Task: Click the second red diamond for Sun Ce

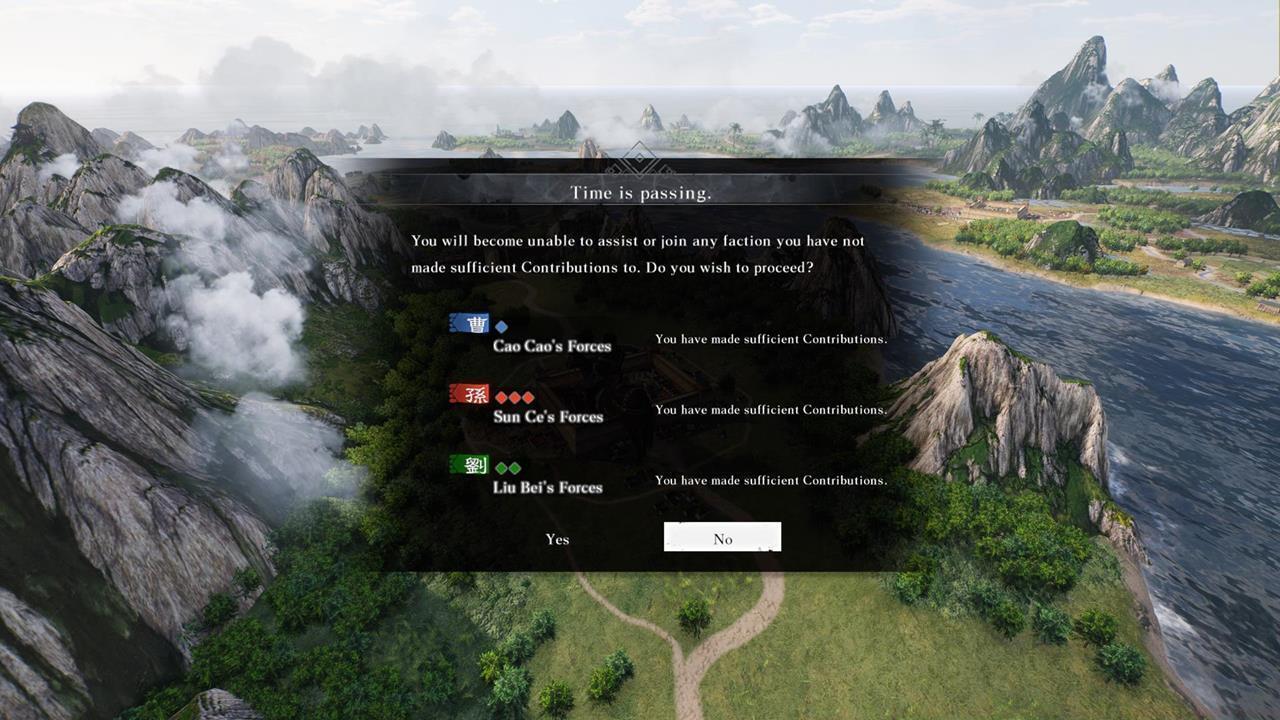Action: (x=516, y=396)
